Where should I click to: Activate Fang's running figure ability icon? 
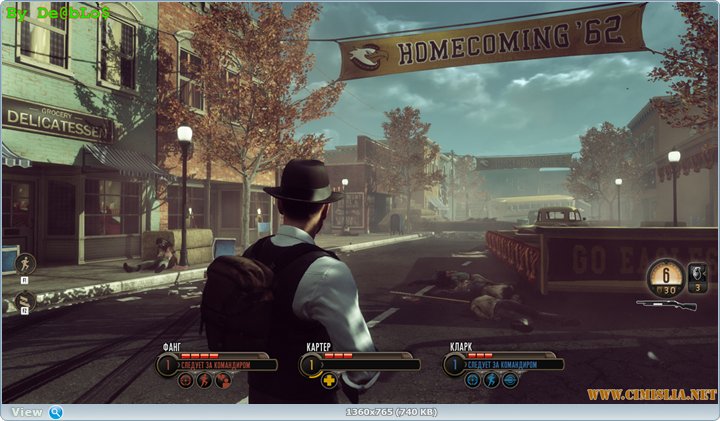pos(205,380)
